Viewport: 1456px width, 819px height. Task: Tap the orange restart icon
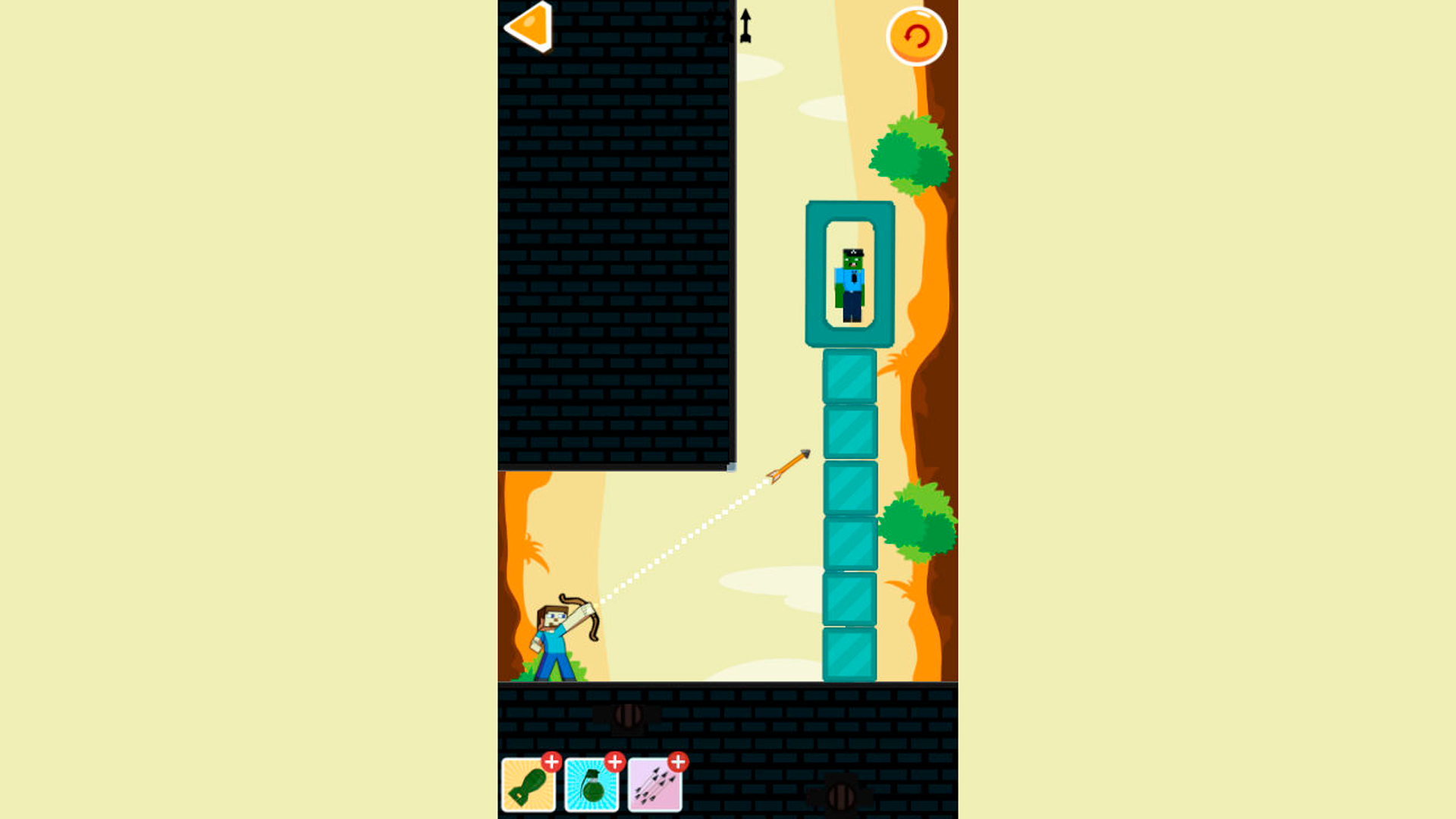click(x=917, y=36)
